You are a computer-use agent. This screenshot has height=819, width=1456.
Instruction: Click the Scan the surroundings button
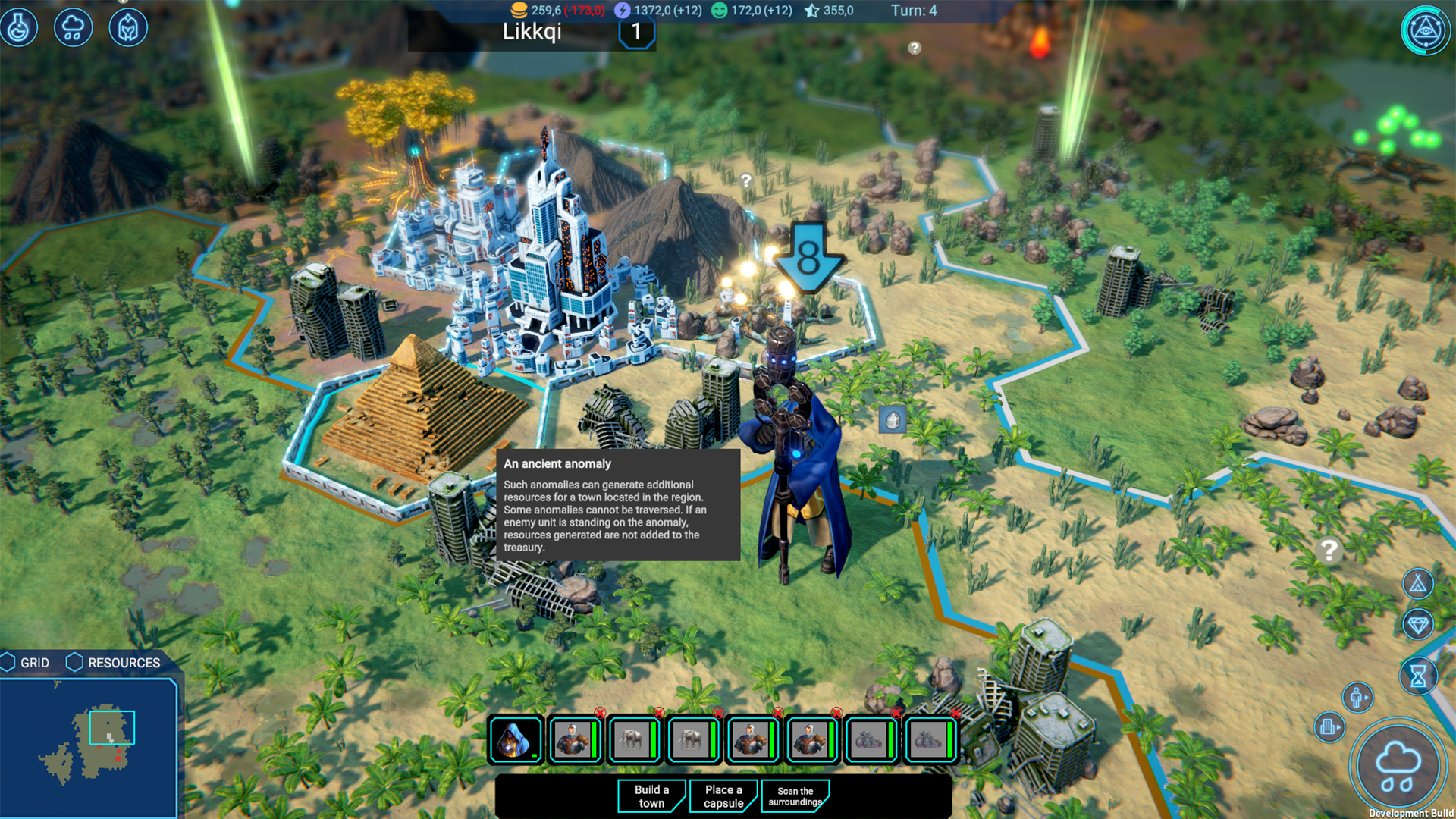tap(795, 795)
